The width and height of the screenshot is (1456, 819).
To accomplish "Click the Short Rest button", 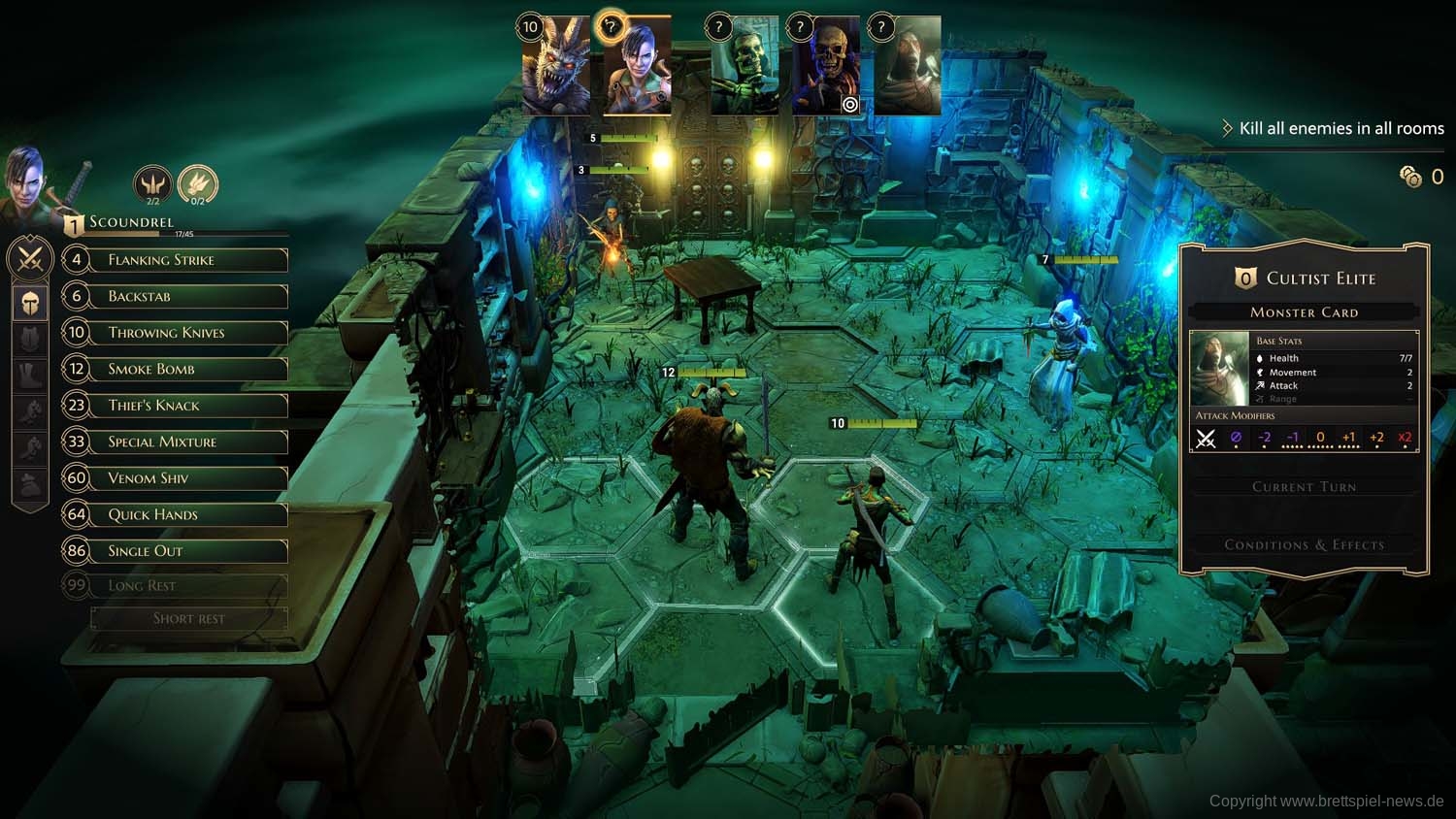I will [x=189, y=618].
